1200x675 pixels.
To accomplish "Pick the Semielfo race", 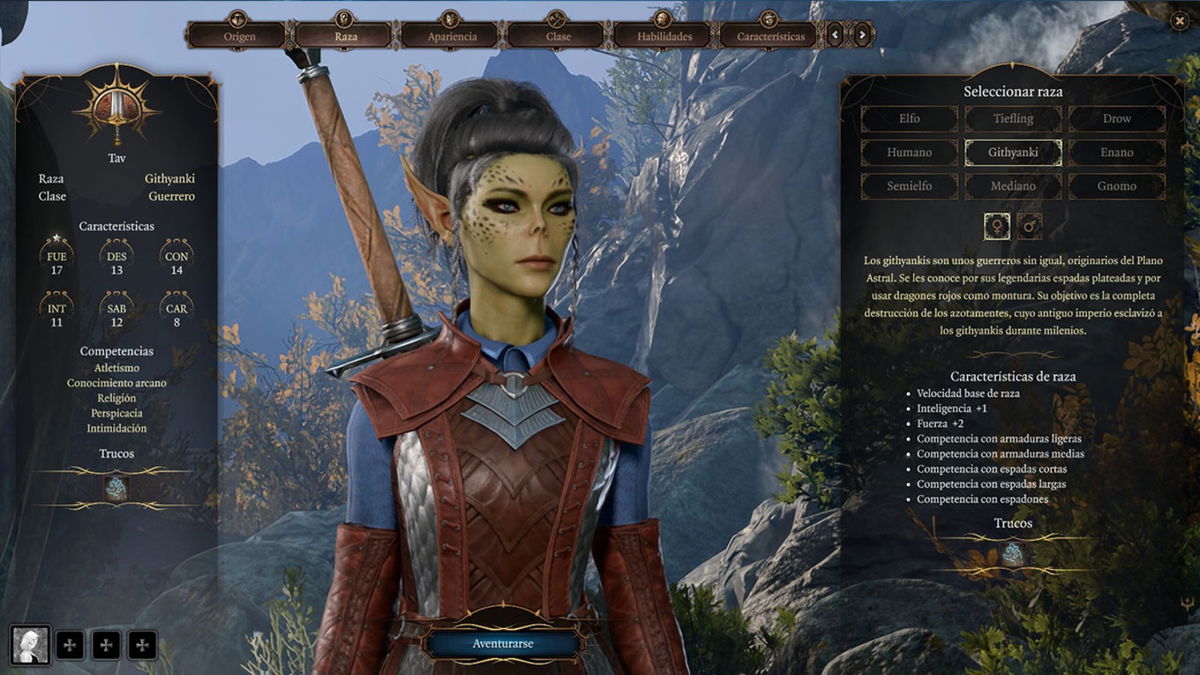I will (x=909, y=186).
